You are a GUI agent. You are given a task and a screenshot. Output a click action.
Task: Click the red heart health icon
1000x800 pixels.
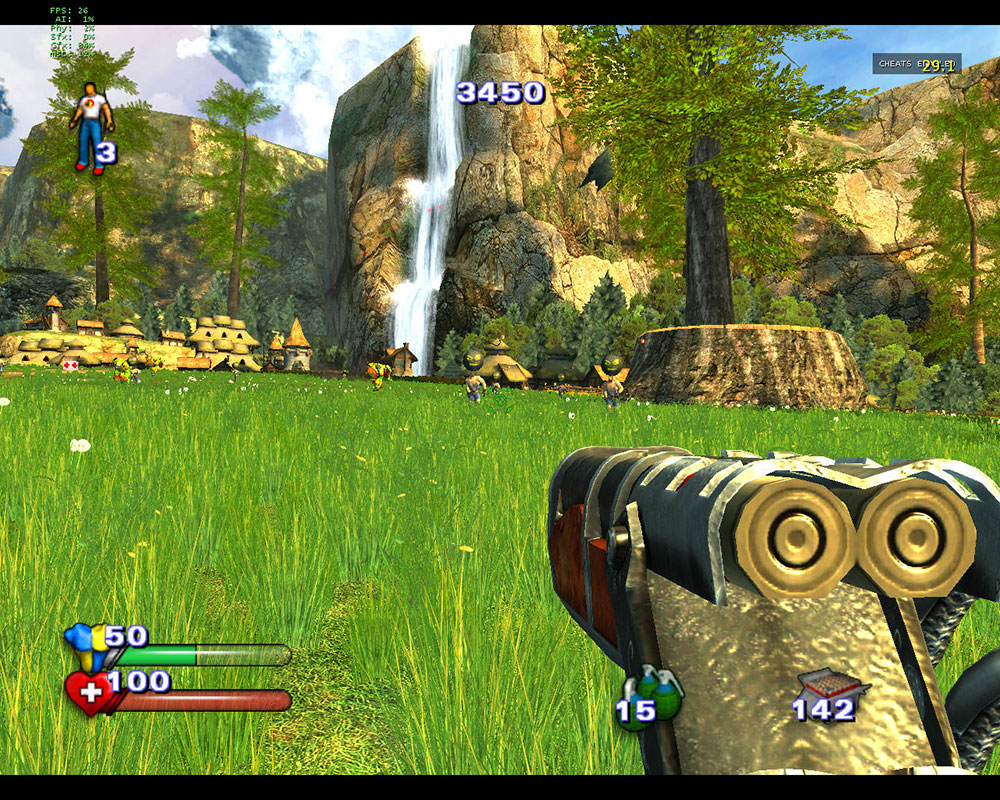tap(88, 693)
